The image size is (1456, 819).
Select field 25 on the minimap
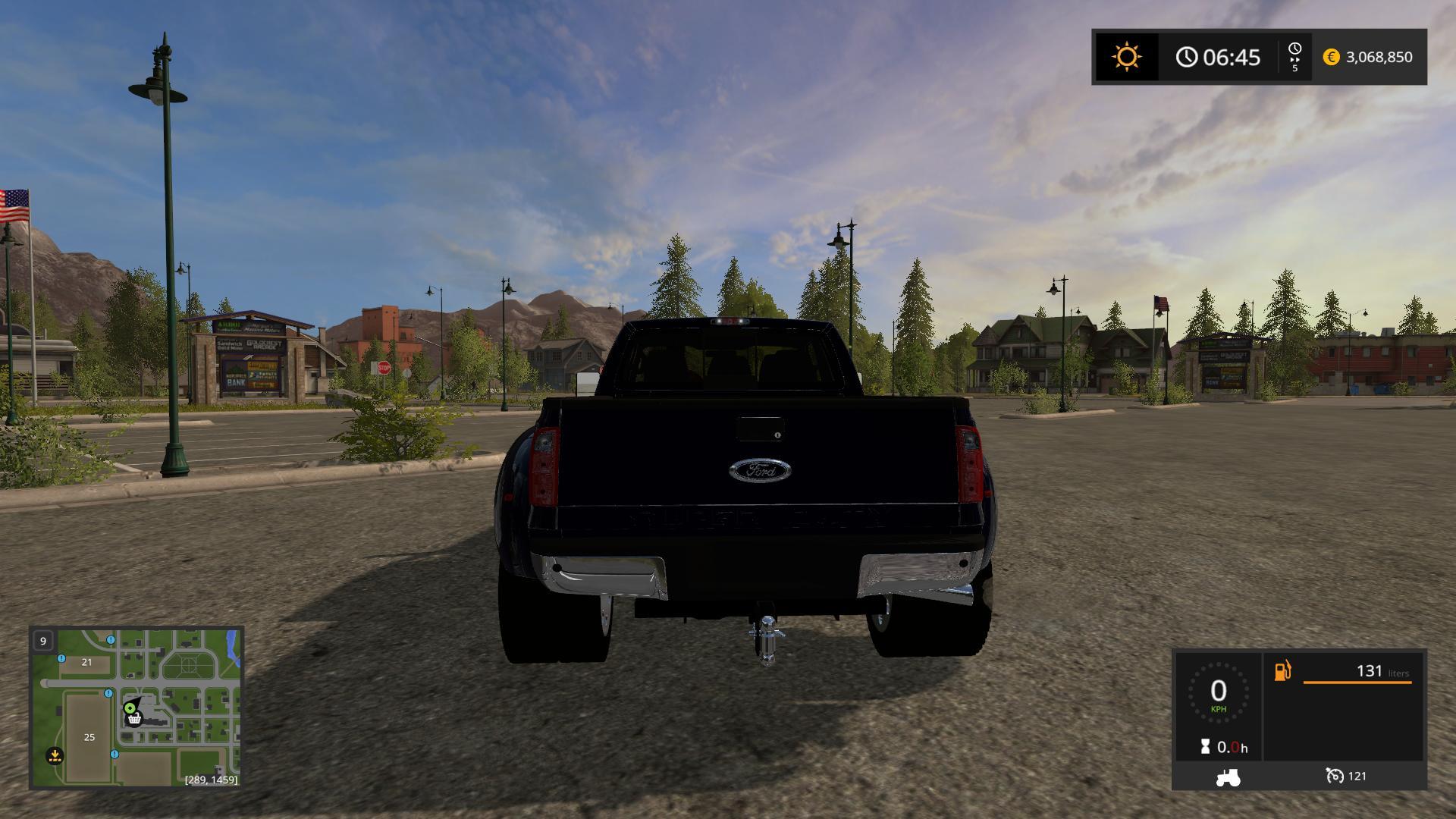click(x=89, y=737)
